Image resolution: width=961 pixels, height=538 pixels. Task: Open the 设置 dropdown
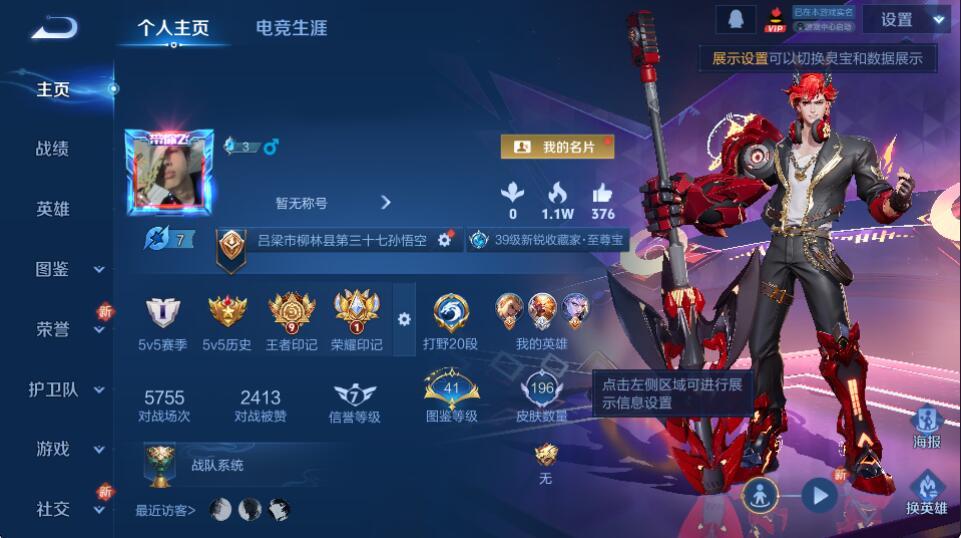pyautogui.click(x=907, y=20)
